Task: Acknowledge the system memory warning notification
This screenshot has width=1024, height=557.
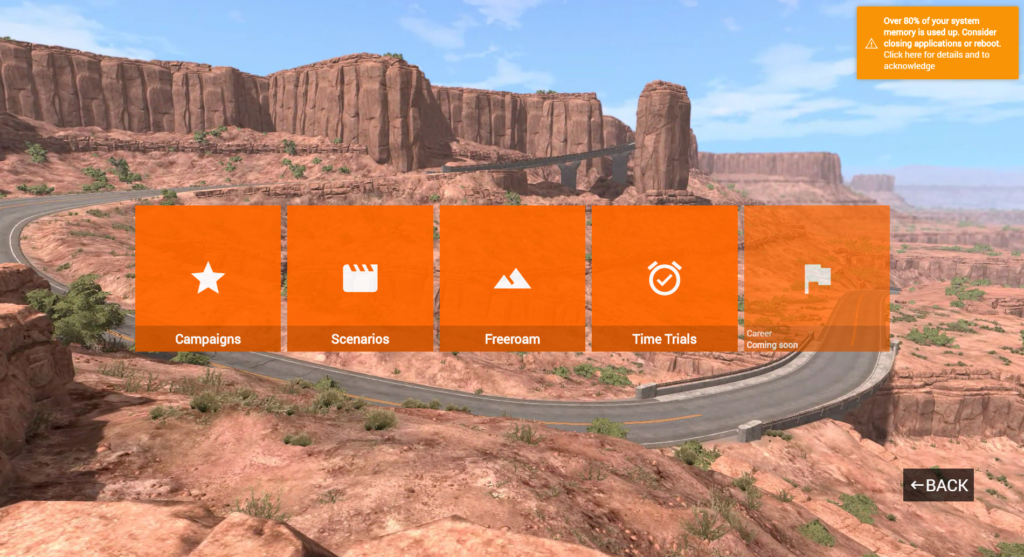Action: [937, 43]
